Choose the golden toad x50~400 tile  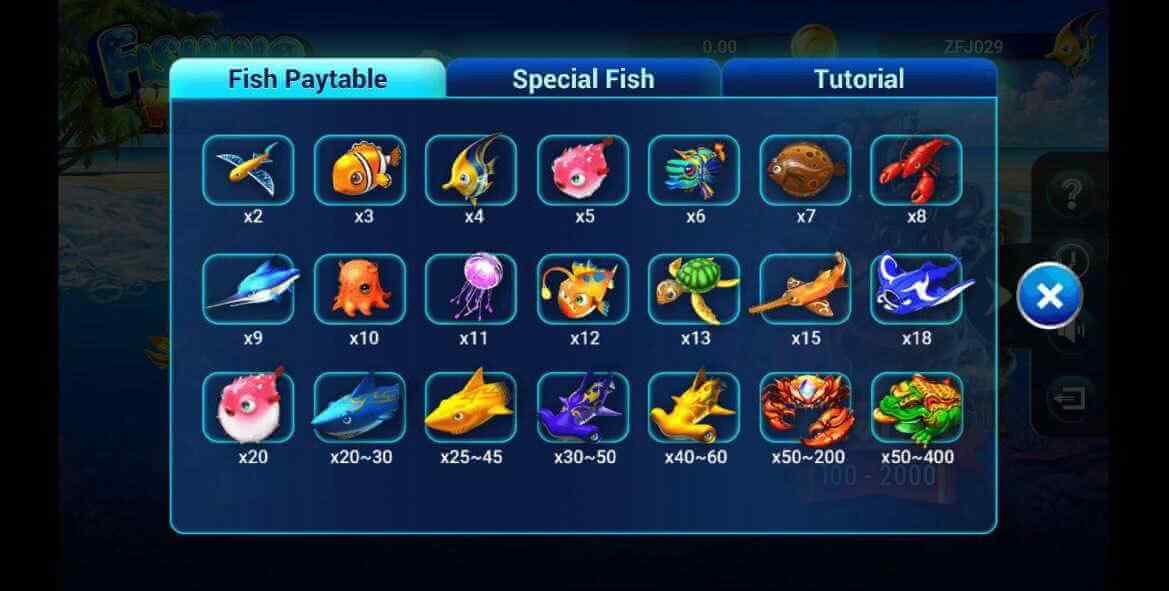click(x=916, y=408)
